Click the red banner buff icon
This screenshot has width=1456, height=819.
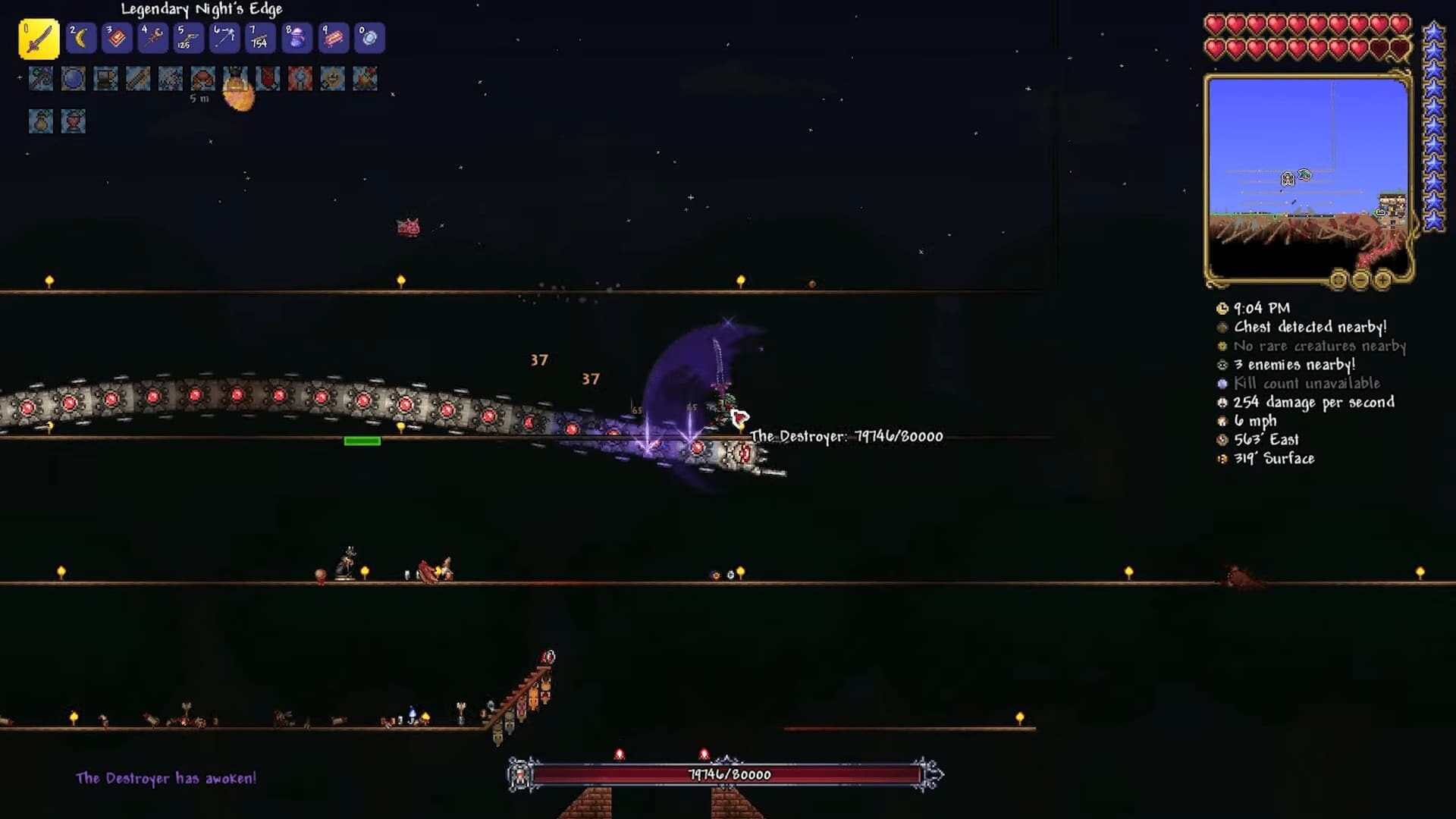coord(268,79)
